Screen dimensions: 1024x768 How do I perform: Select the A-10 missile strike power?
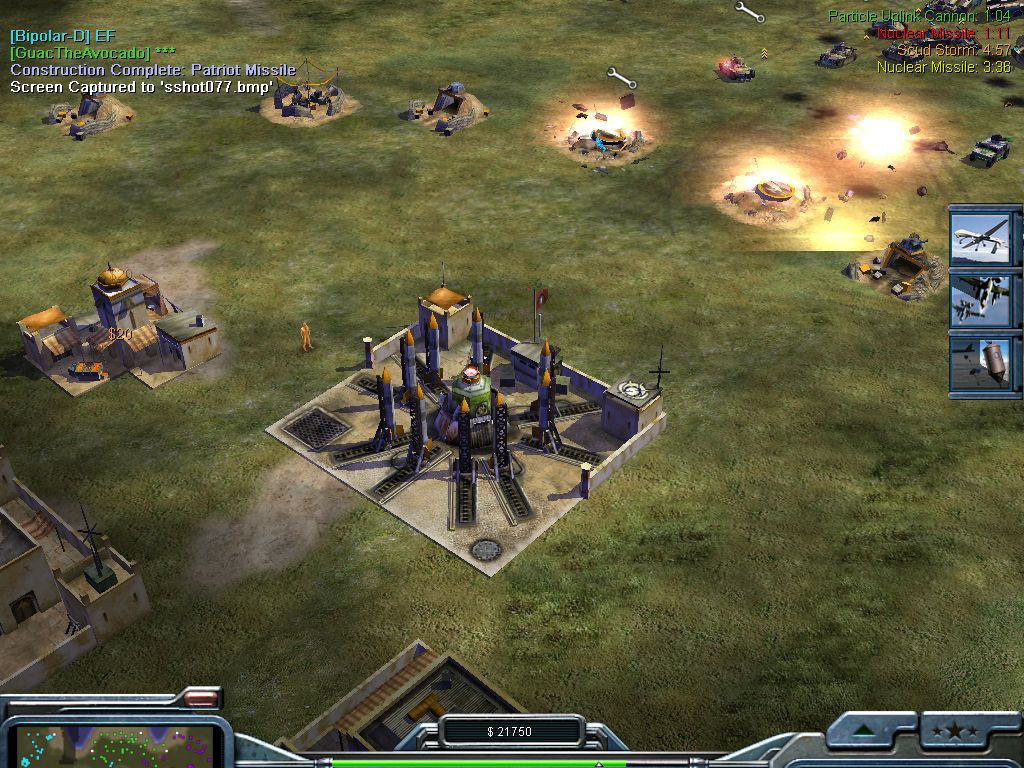(980, 298)
